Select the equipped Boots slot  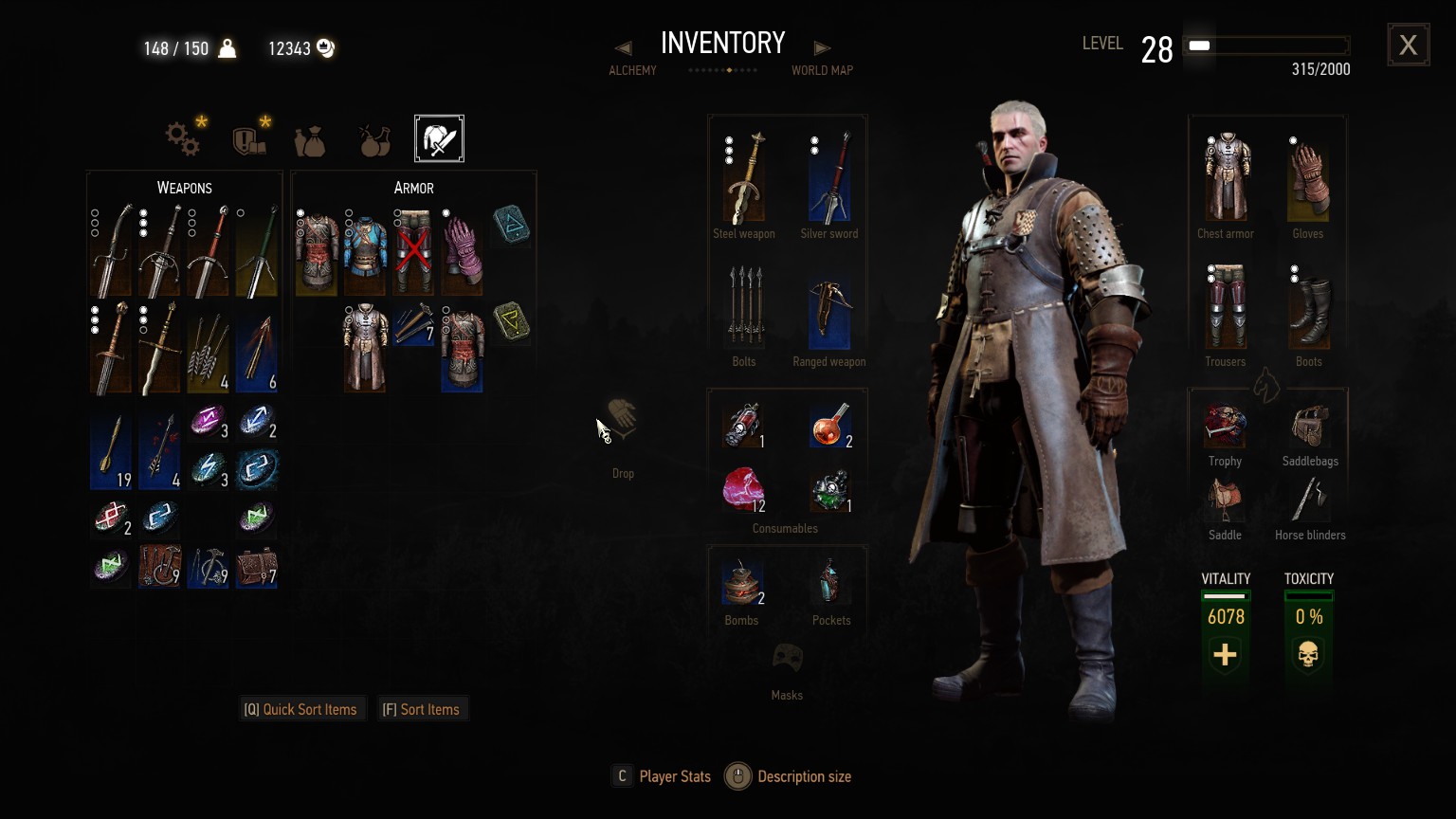click(x=1308, y=310)
